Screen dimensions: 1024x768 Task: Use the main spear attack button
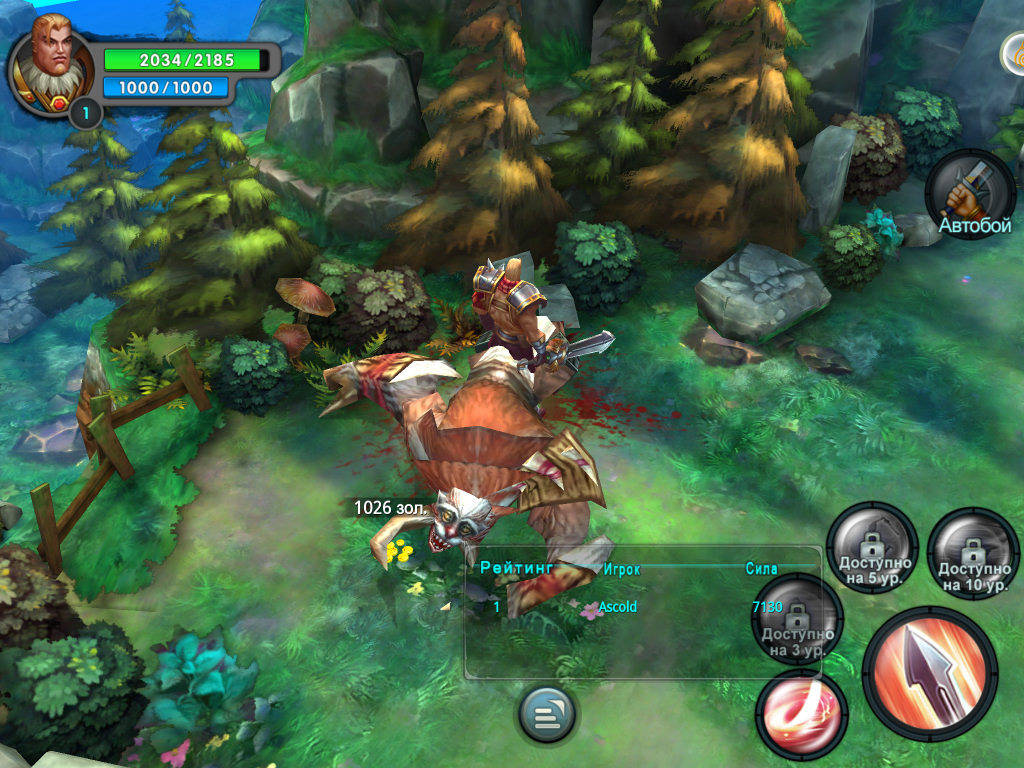tap(930, 672)
